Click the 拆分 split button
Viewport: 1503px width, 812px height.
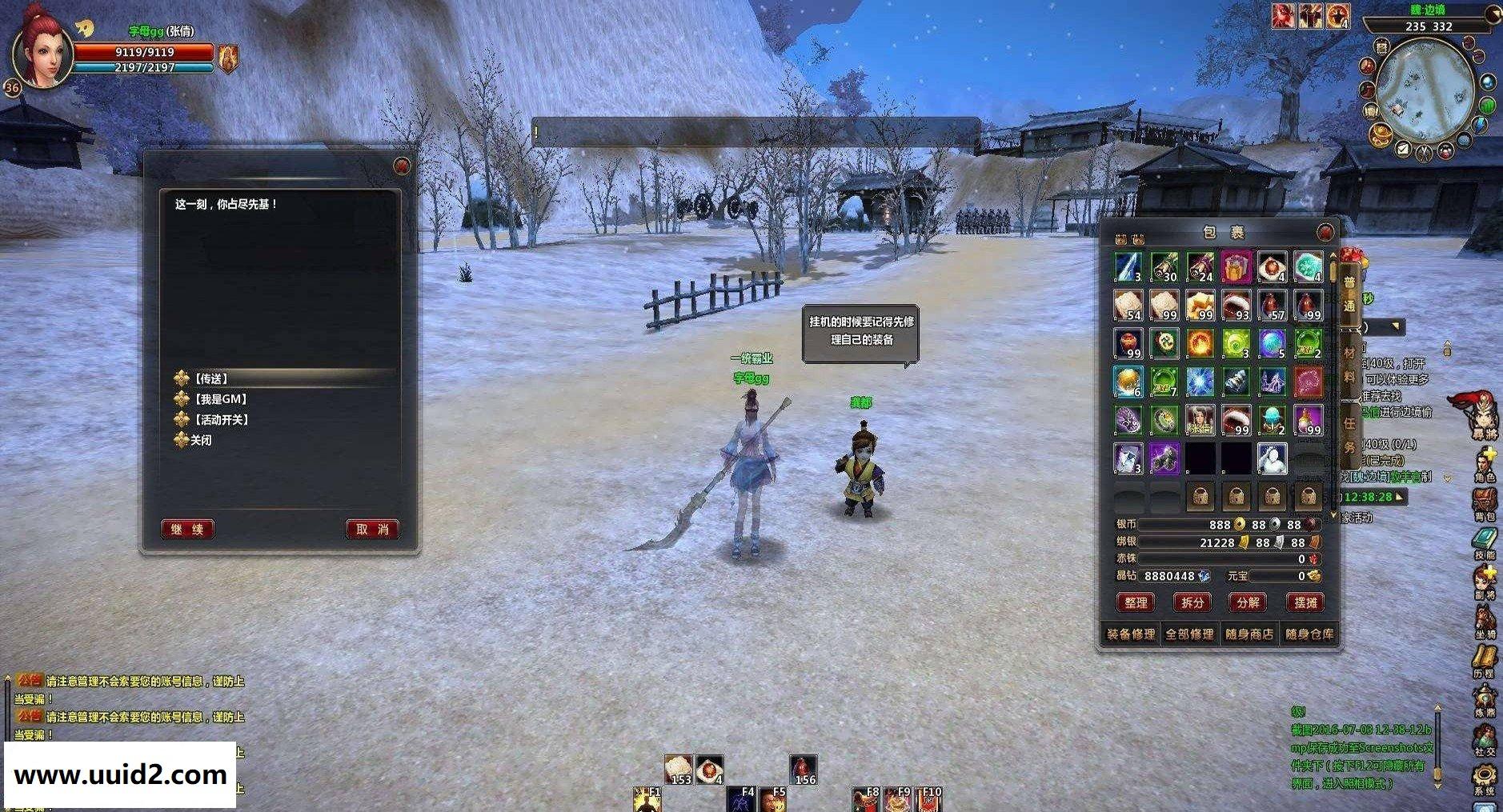coord(1192,602)
